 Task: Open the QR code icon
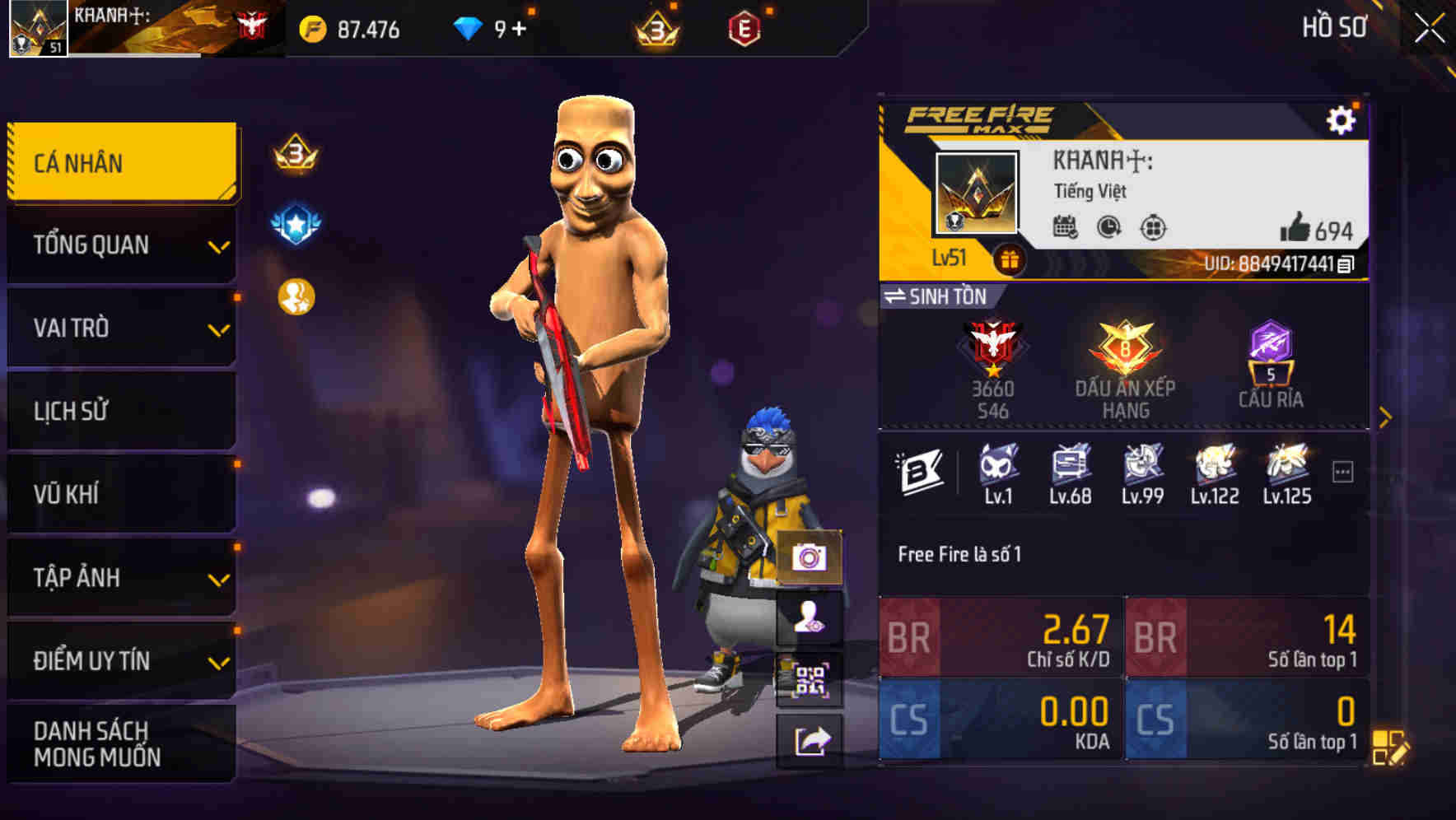pyautogui.click(x=810, y=678)
